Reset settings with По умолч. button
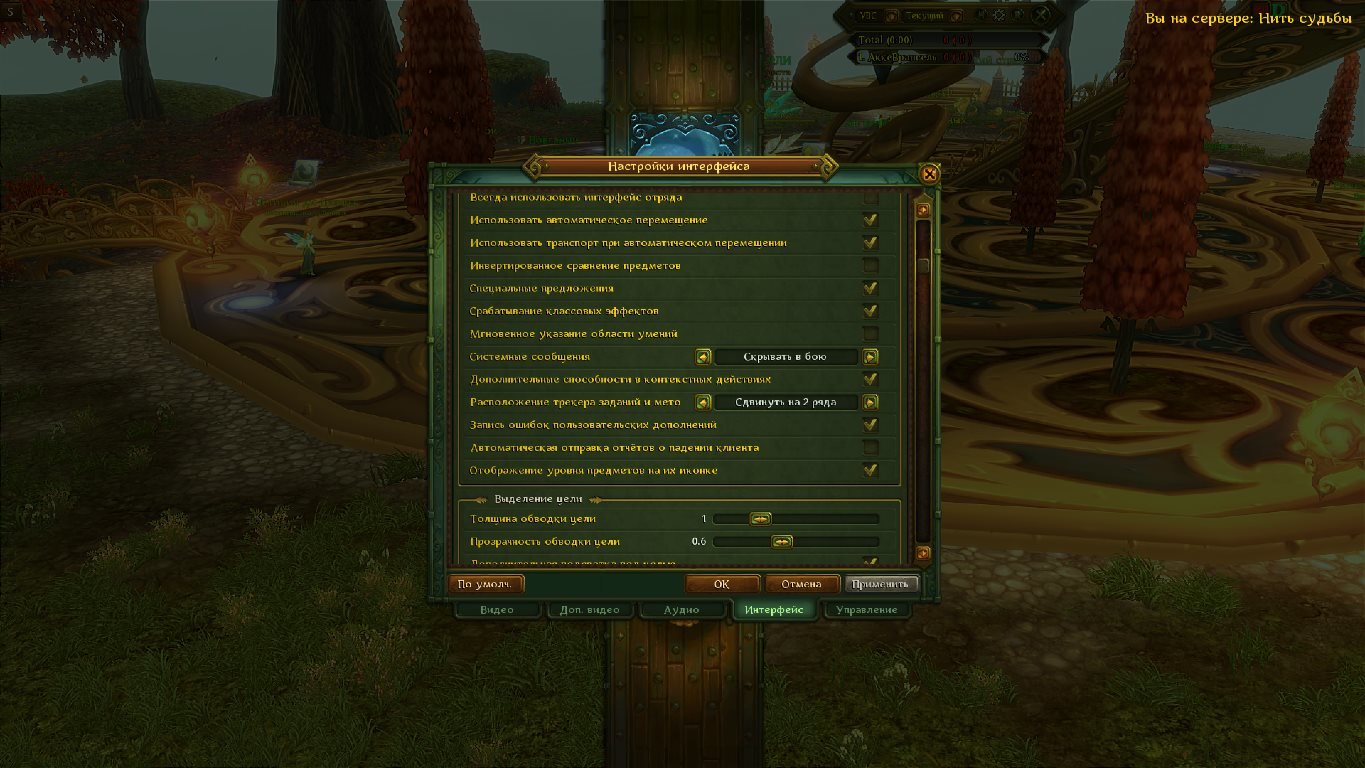 486,584
